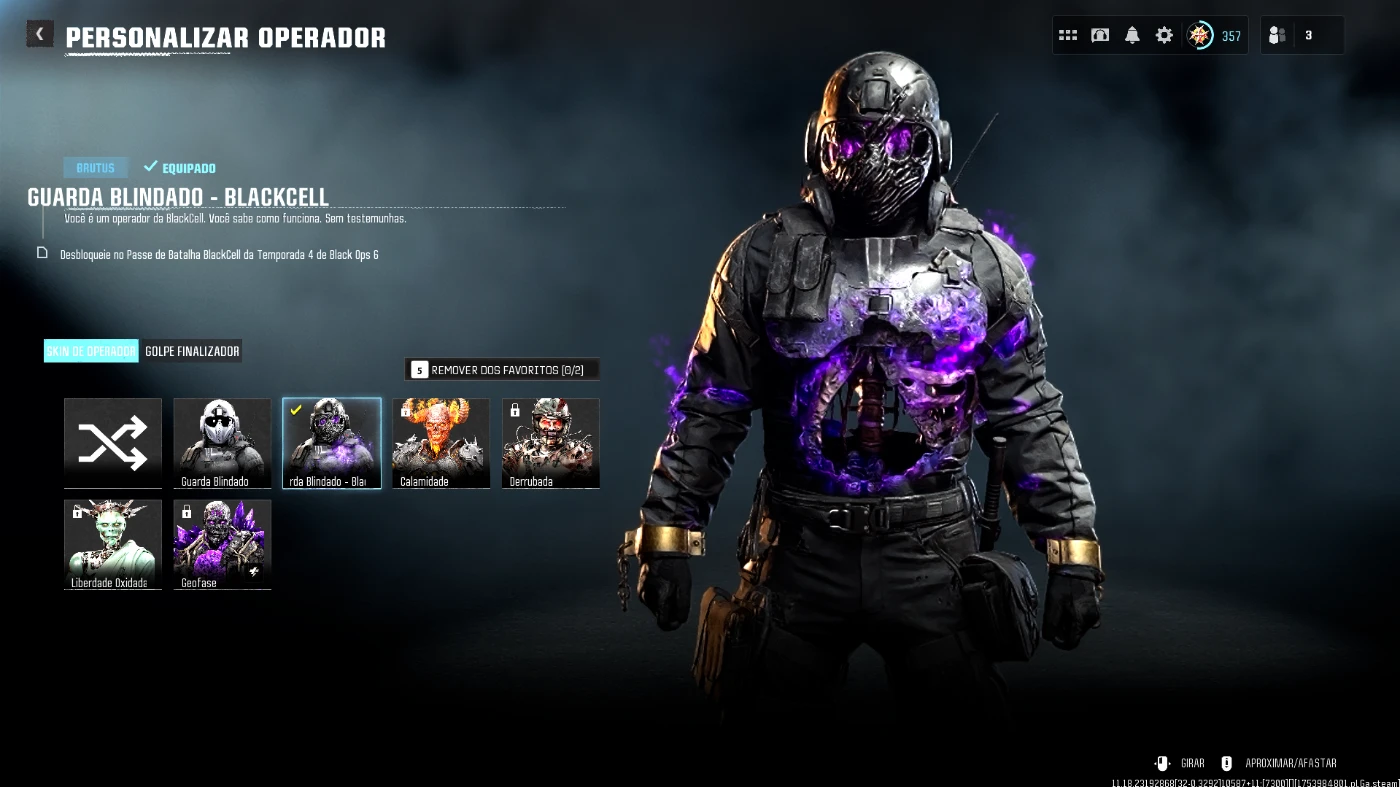Choose the Liberdade Oxidada skin
The image size is (1400, 787).
point(113,544)
